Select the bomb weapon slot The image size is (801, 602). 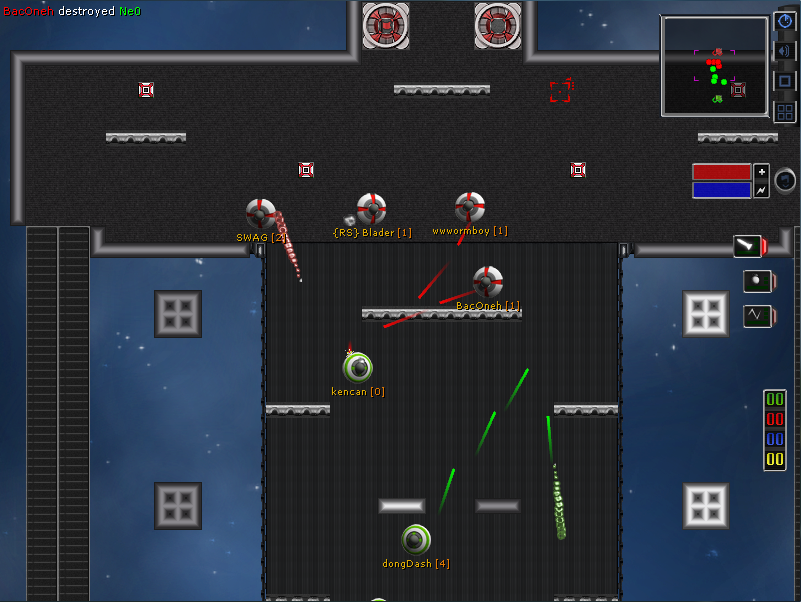(x=756, y=281)
